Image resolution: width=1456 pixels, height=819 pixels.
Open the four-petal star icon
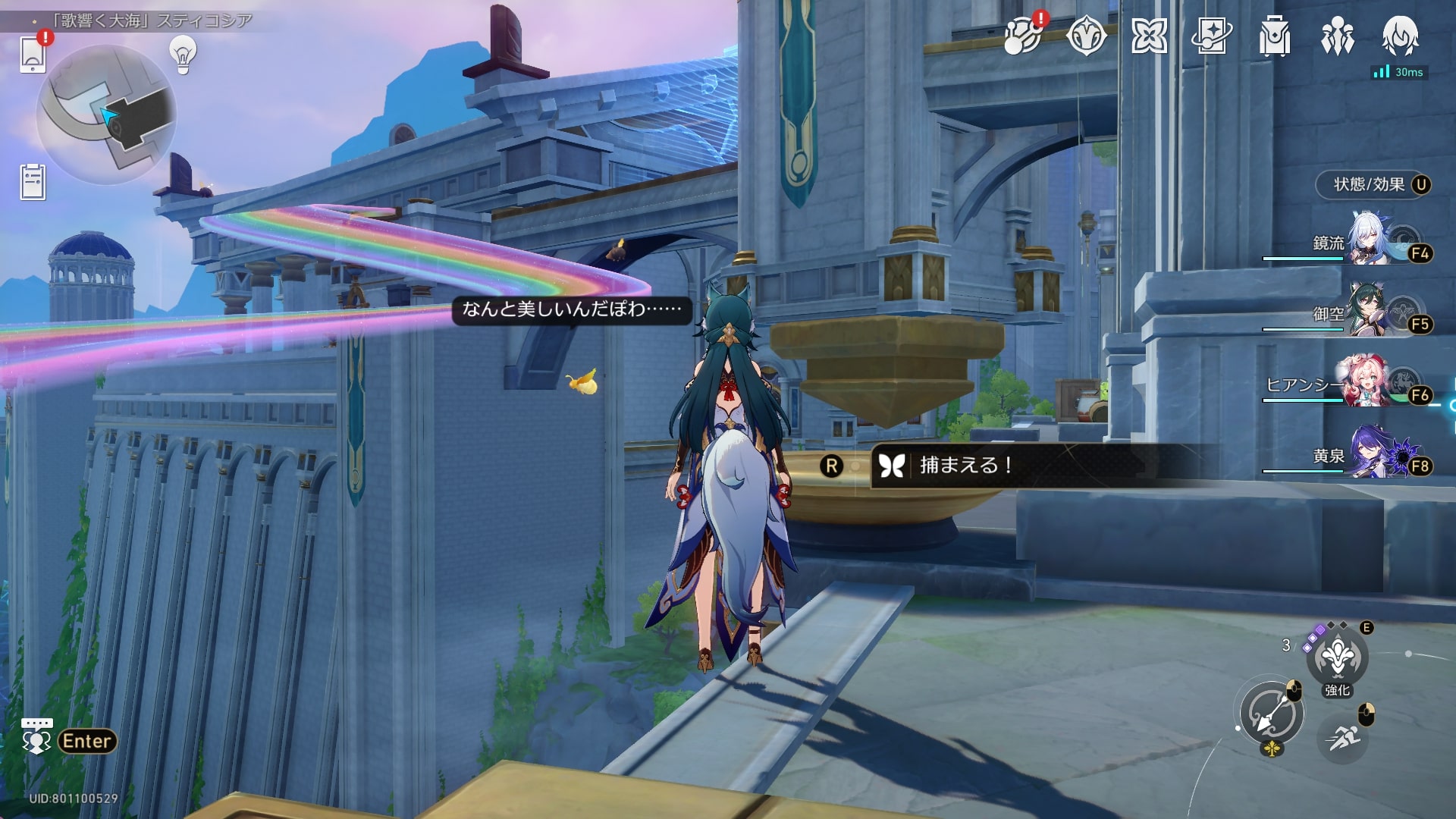click(1149, 36)
